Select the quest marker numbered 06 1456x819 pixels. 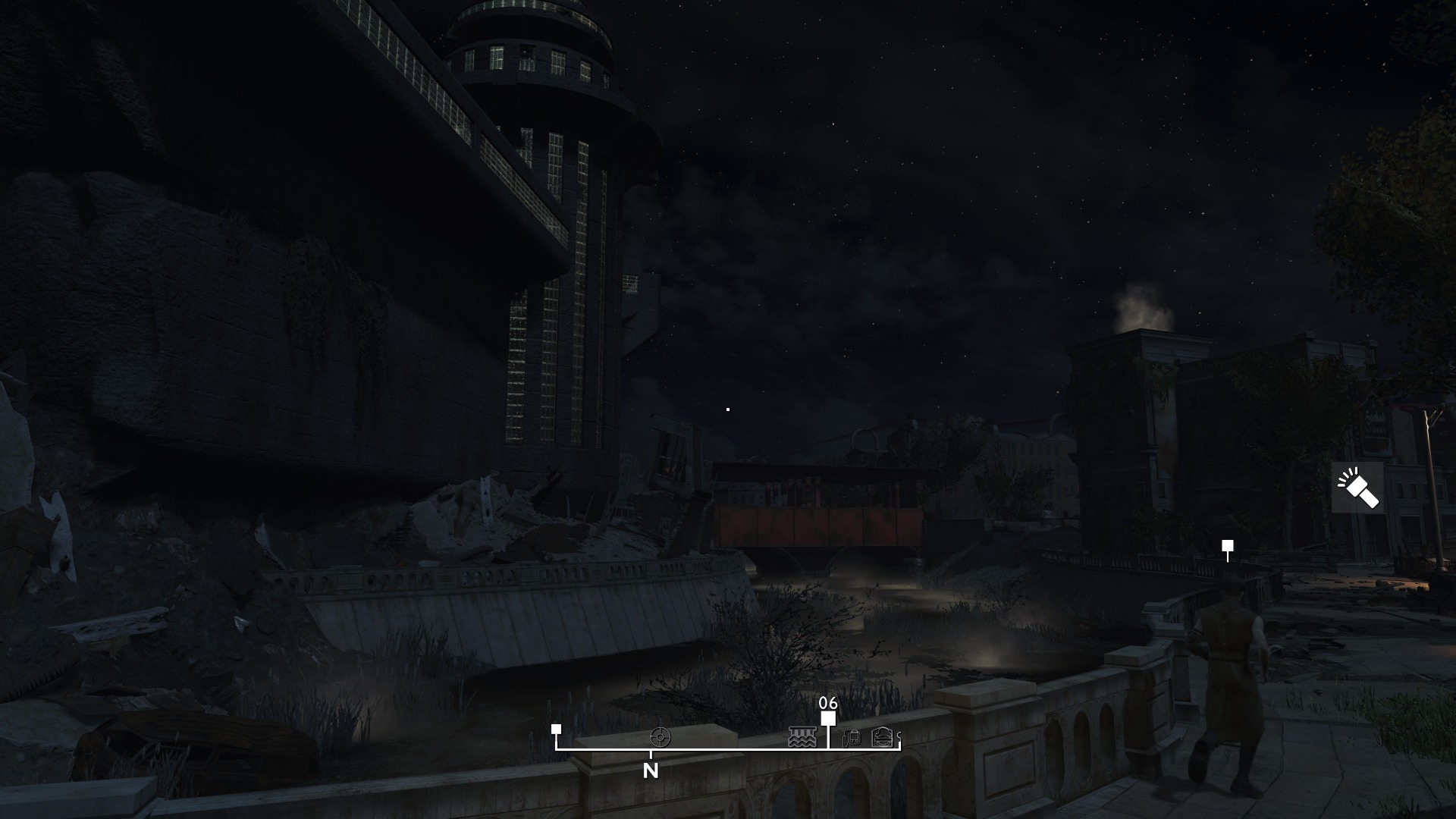pos(828,717)
